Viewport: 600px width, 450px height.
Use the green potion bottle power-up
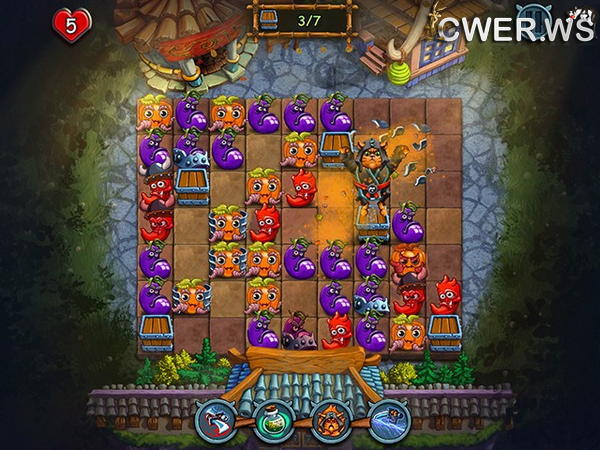click(x=273, y=419)
